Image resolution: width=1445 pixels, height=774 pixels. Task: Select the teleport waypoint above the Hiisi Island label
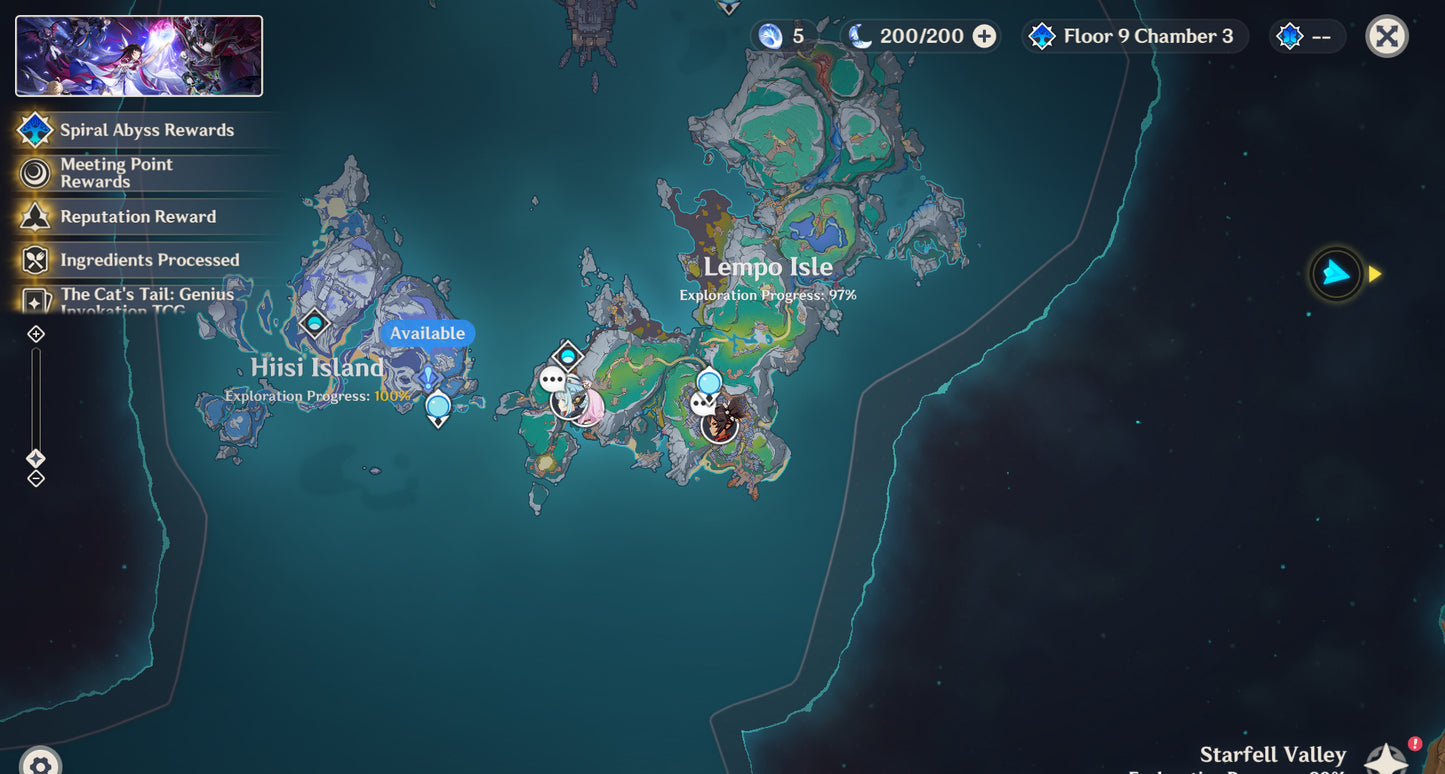click(x=315, y=324)
